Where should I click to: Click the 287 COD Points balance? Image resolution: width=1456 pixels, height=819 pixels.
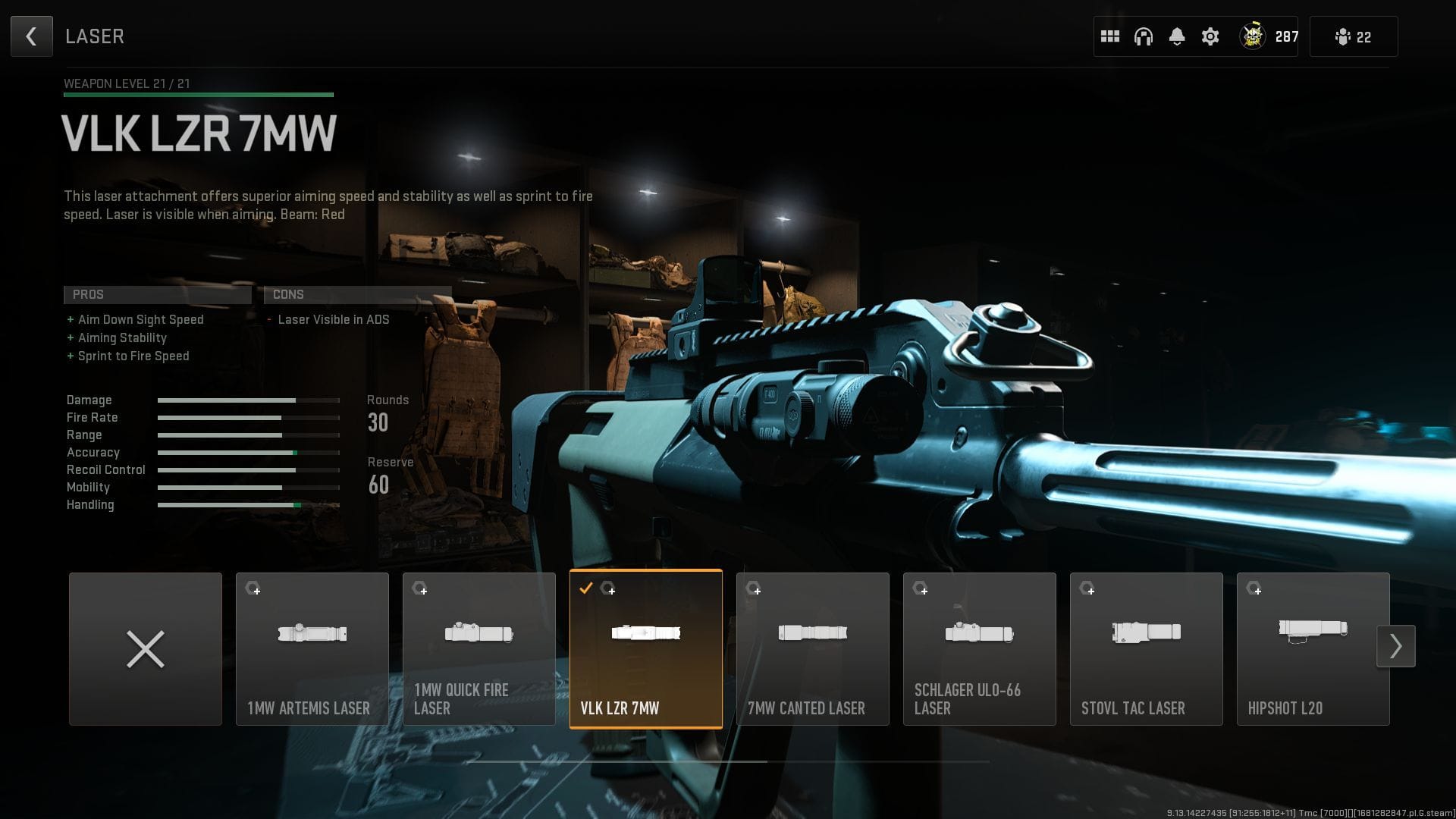click(1285, 36)
